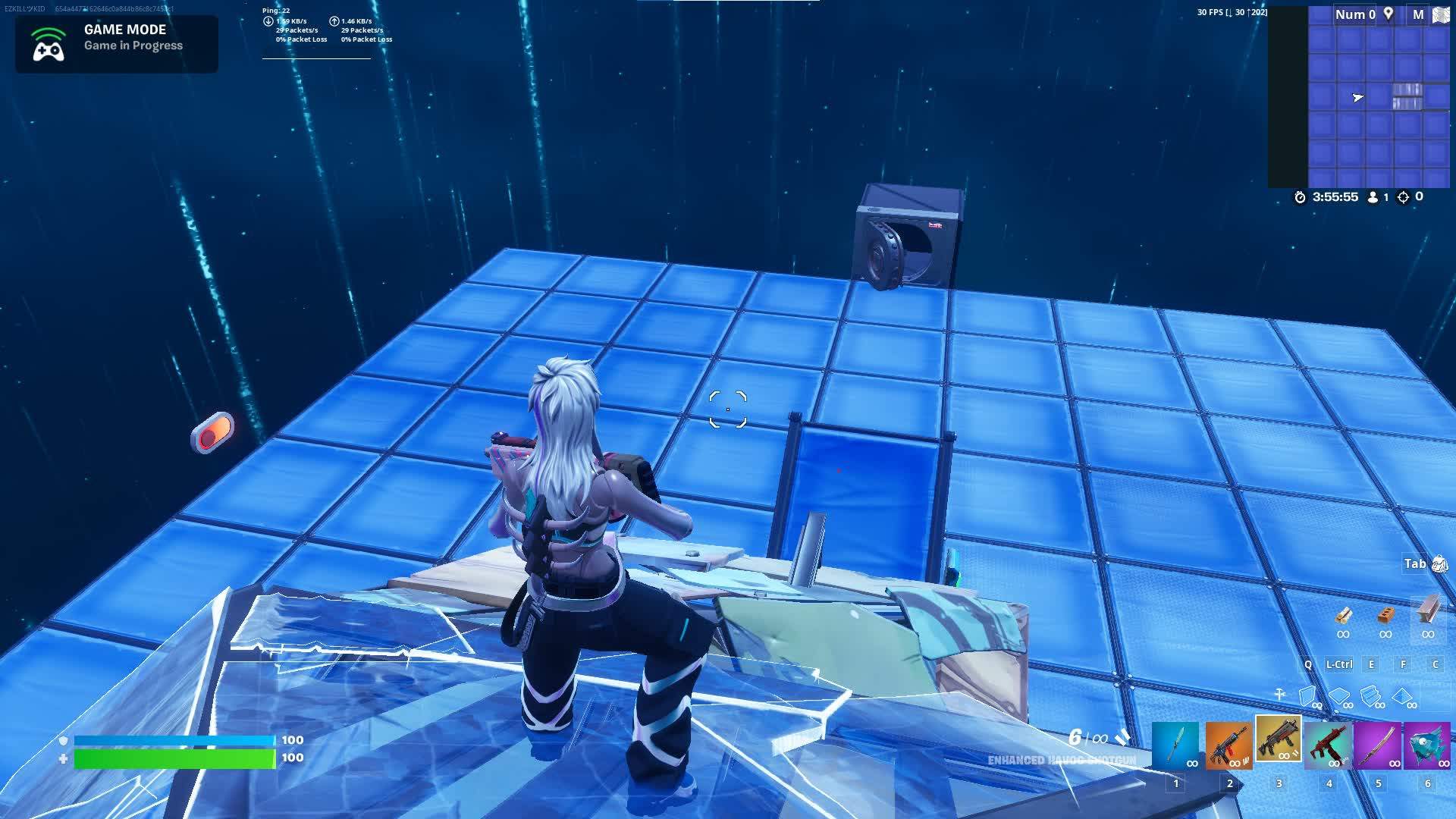This screenshot has height=819, width=1456.
Task: Click the eliminations crosshair icon below minimap
Action: tap(1404, 197)
